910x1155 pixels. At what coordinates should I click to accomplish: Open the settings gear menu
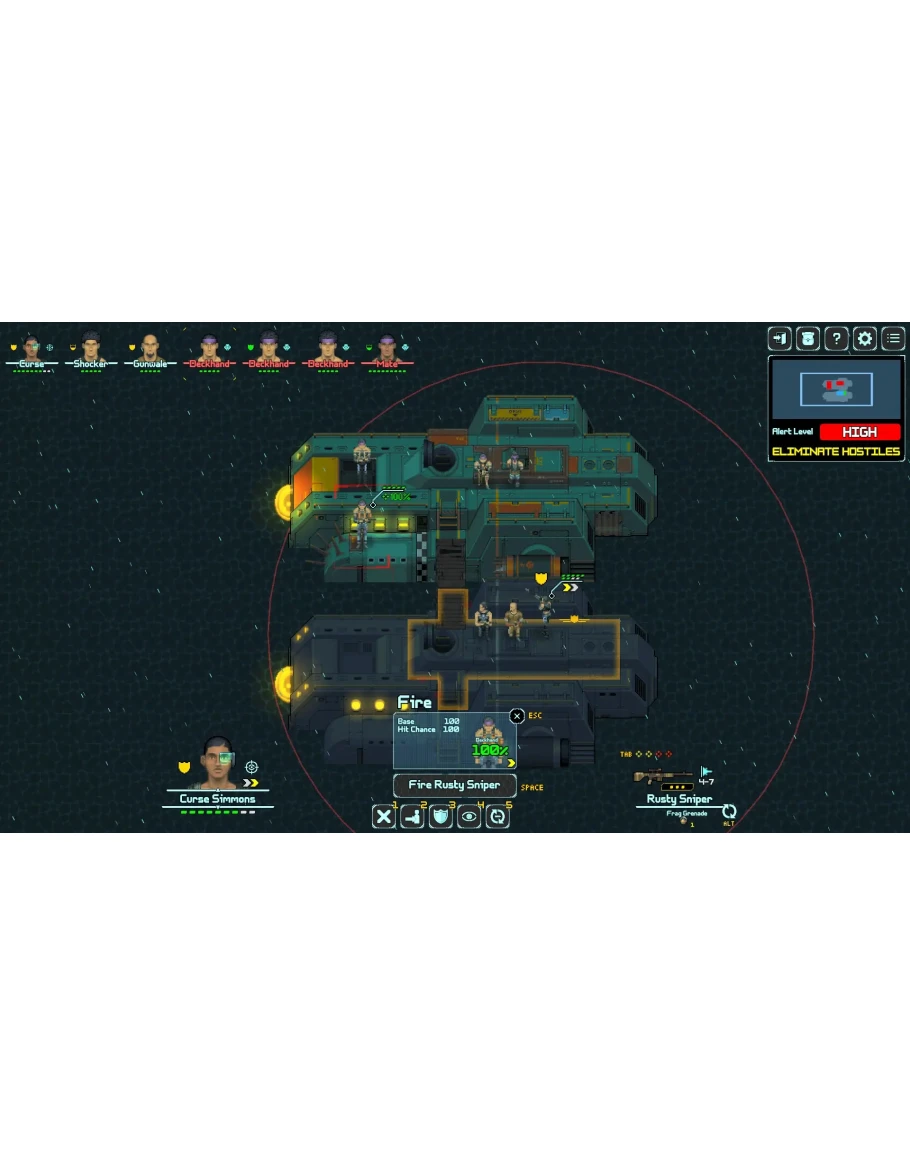[865, 338]
